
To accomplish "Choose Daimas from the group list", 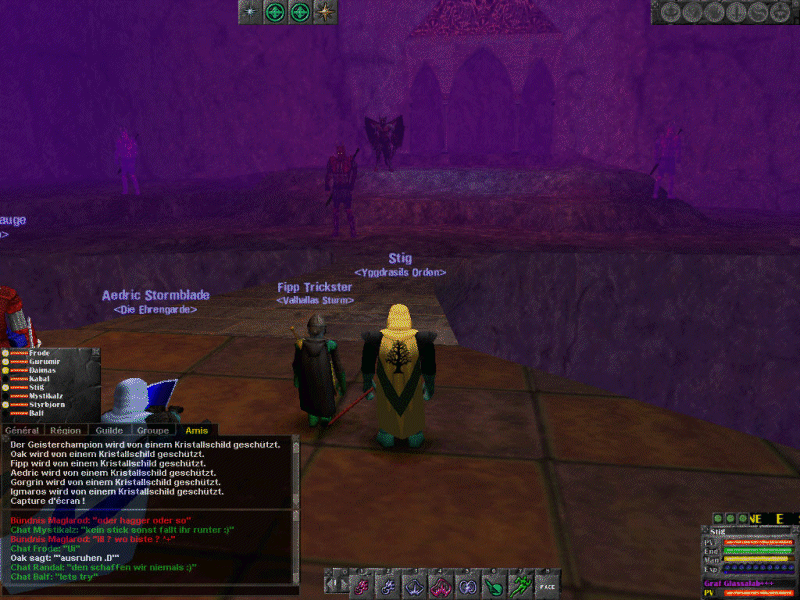I will coord(41,371).
